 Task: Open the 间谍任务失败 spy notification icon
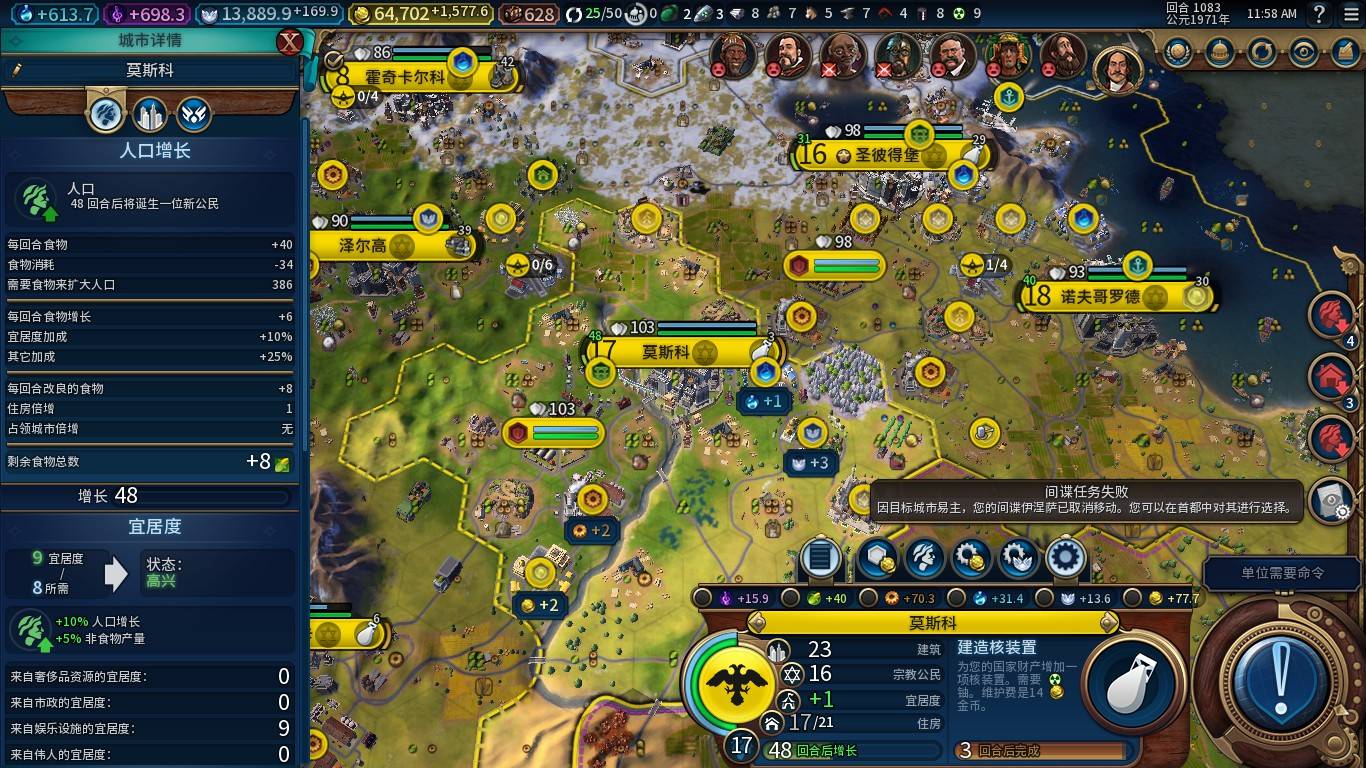click(x=1331, y=500)
